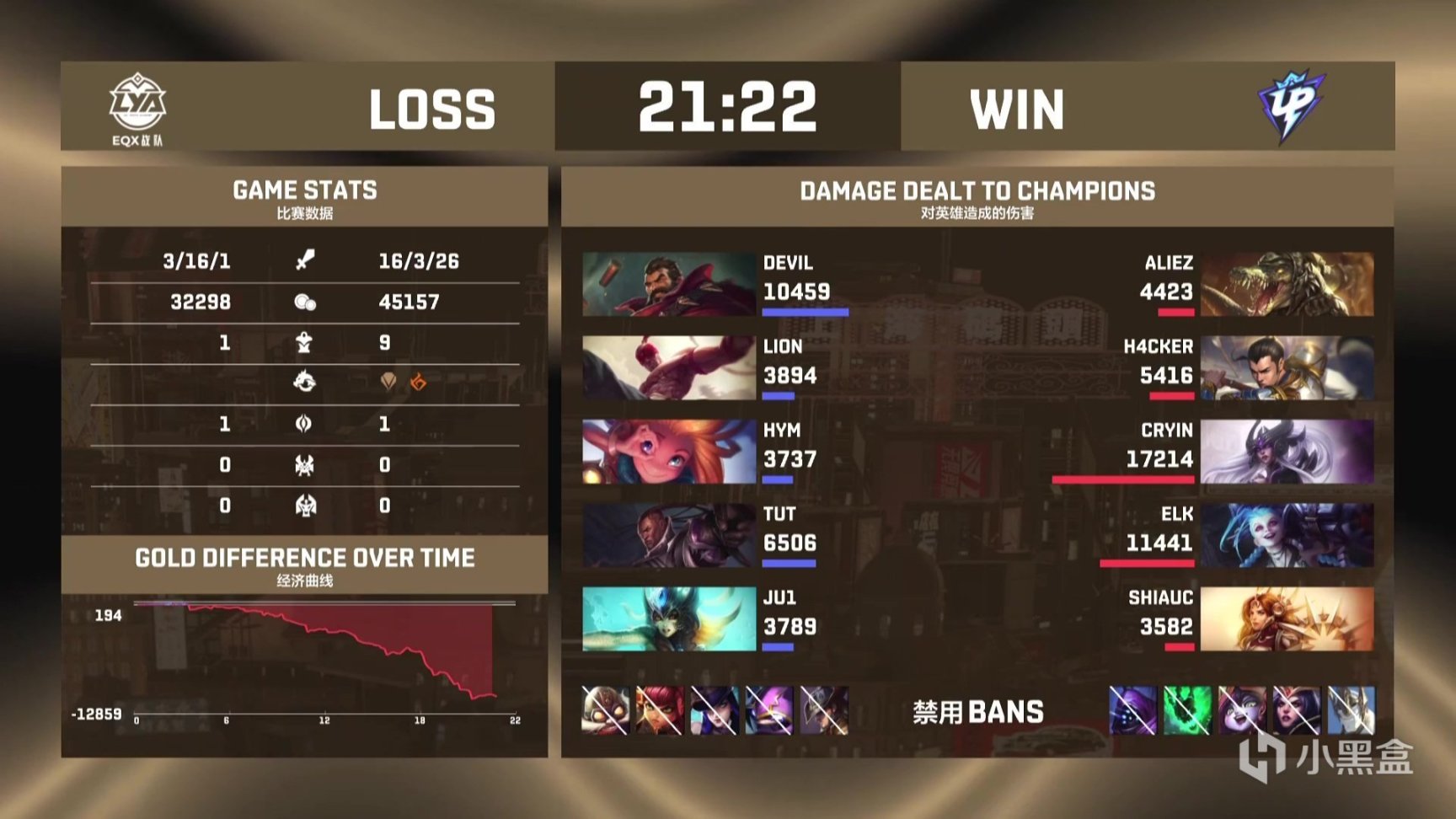Click the orange infernal drake buff icon

(418, 381)
